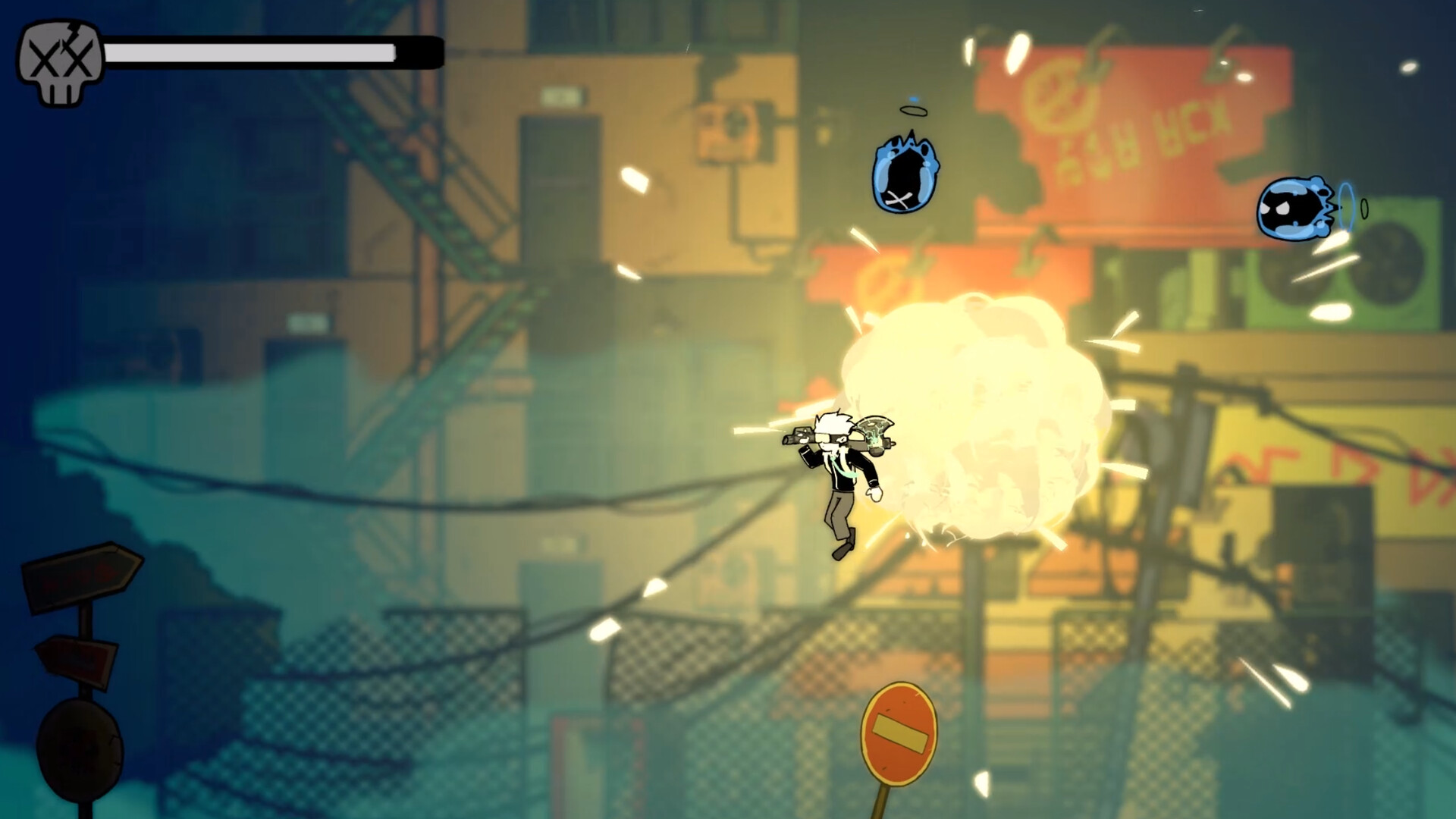Click the axe carried on the player's shoulder
Viewport: 1456px width, 819px height.
pyautogui.click(x=874, y=432)
